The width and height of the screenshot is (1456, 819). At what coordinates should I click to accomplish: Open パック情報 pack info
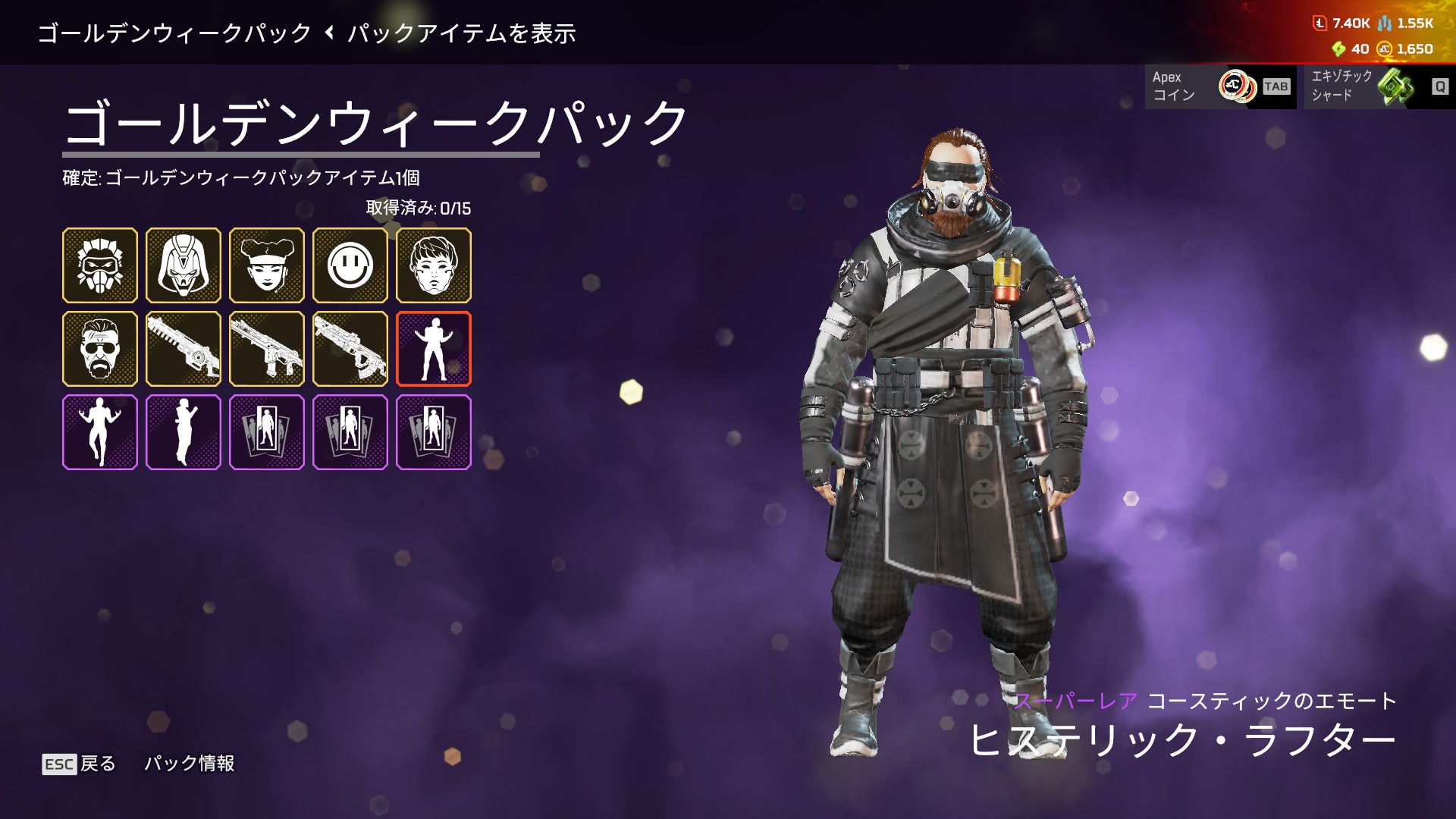point(190,763)
